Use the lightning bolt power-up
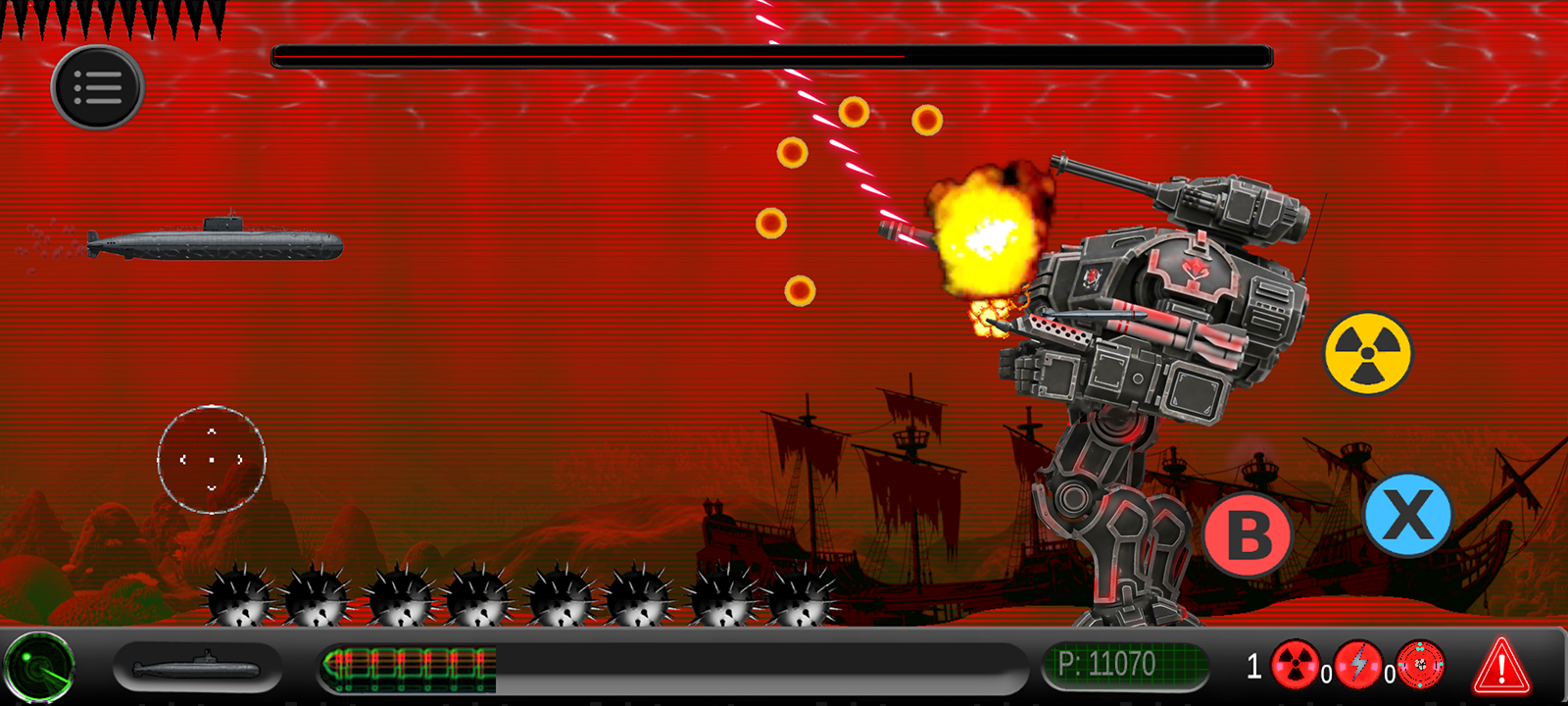 [x=1358, y=665]
